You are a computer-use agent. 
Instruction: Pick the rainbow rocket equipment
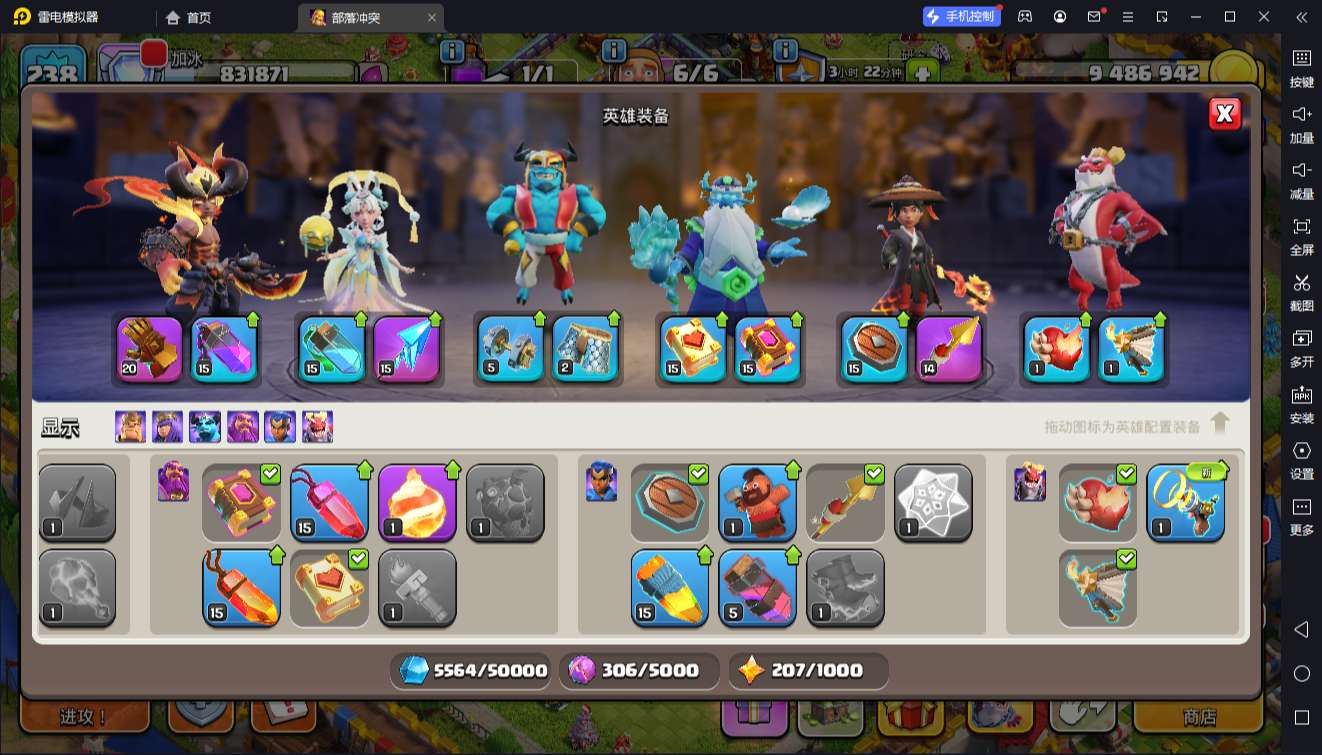(669, 588)
